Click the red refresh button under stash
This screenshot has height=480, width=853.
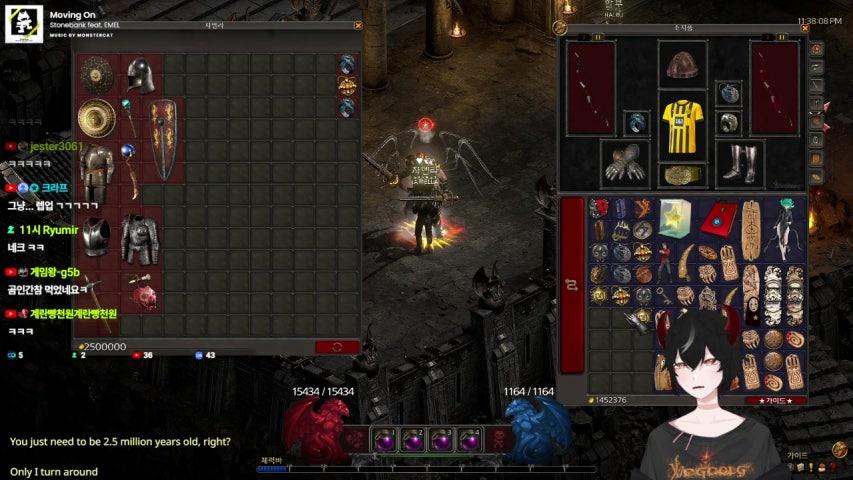337,346
